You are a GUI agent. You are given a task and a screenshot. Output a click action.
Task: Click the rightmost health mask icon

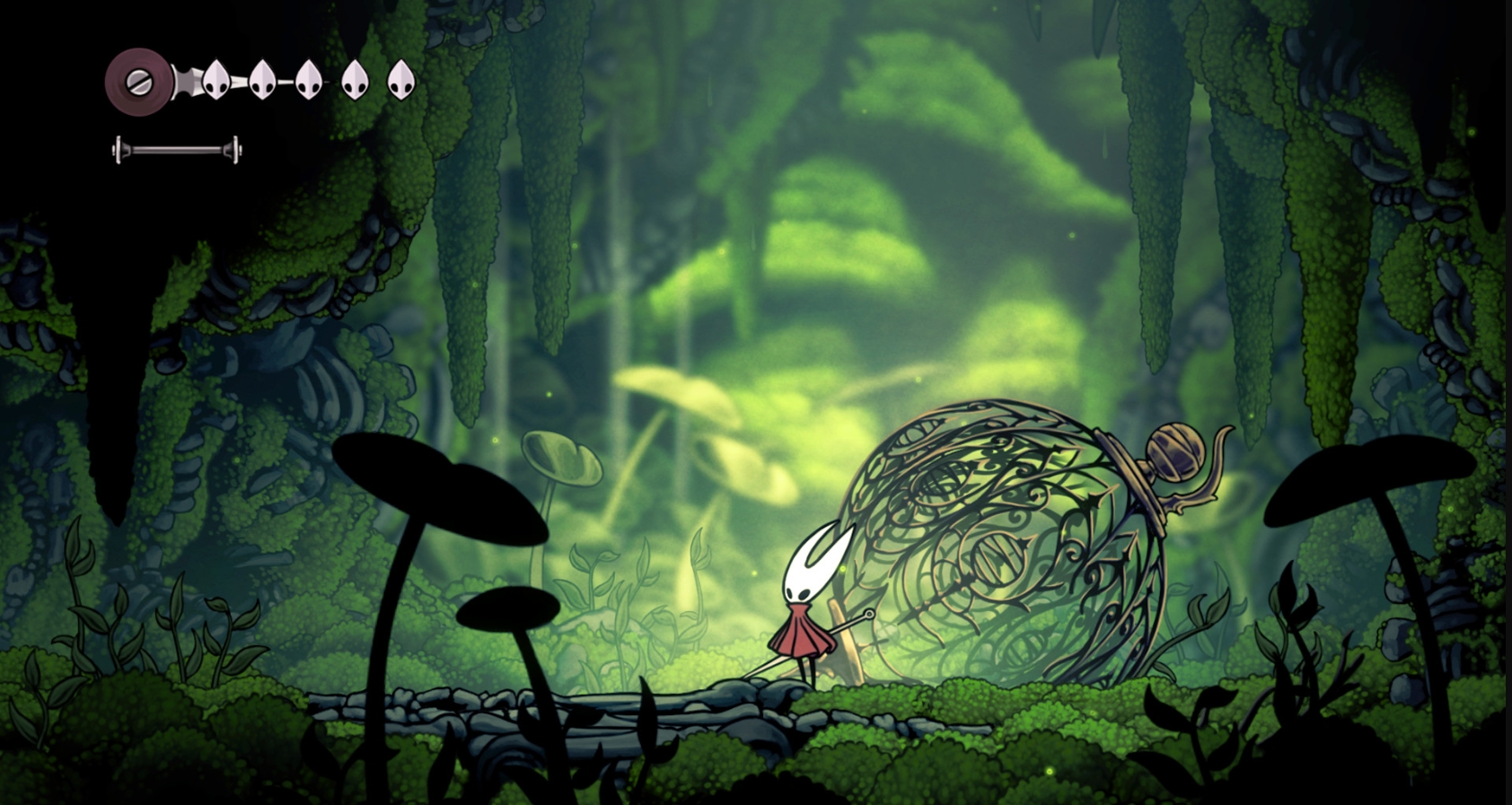(400, 79)
